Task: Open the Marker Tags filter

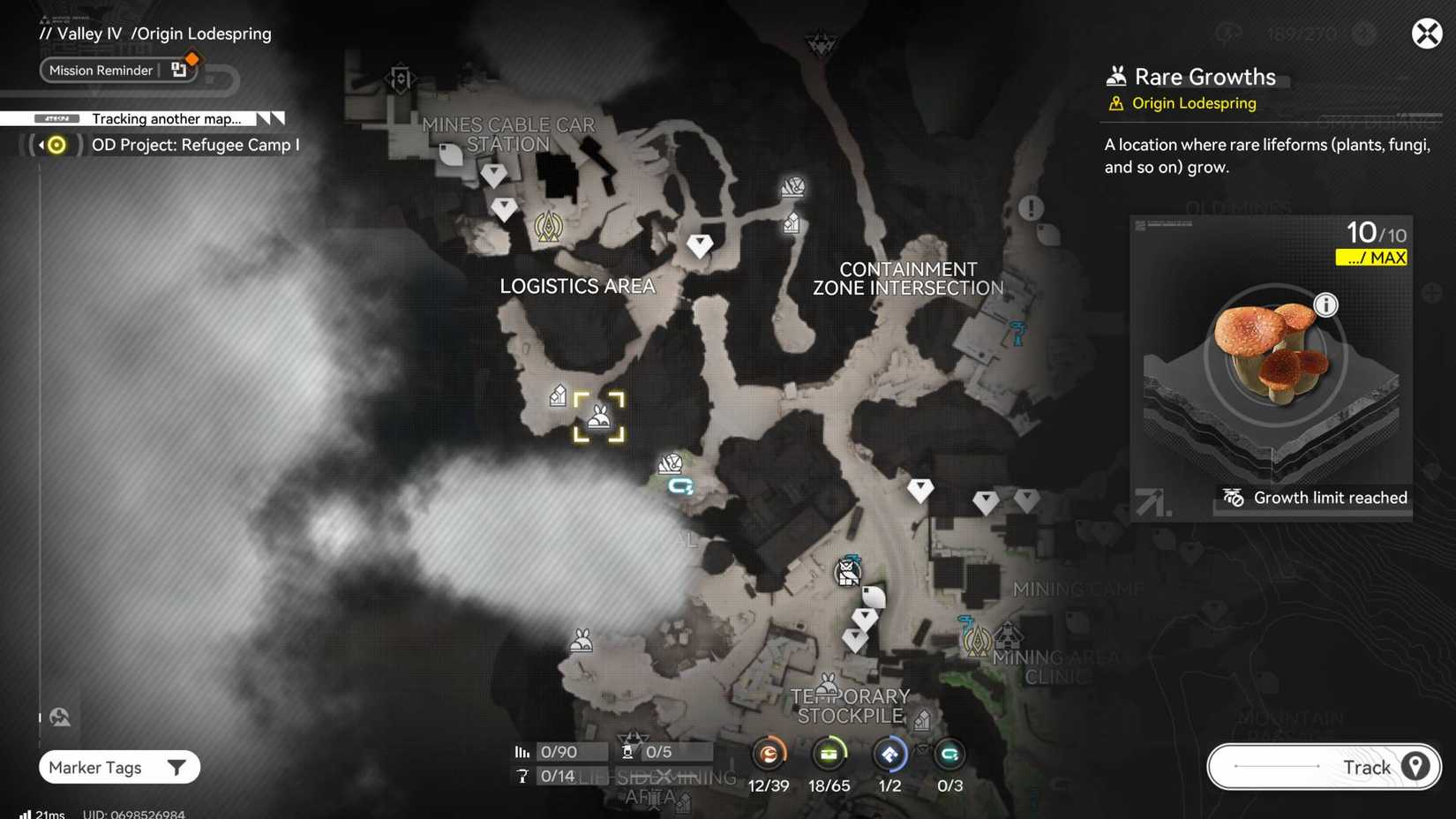Action: tap(118, 767)
